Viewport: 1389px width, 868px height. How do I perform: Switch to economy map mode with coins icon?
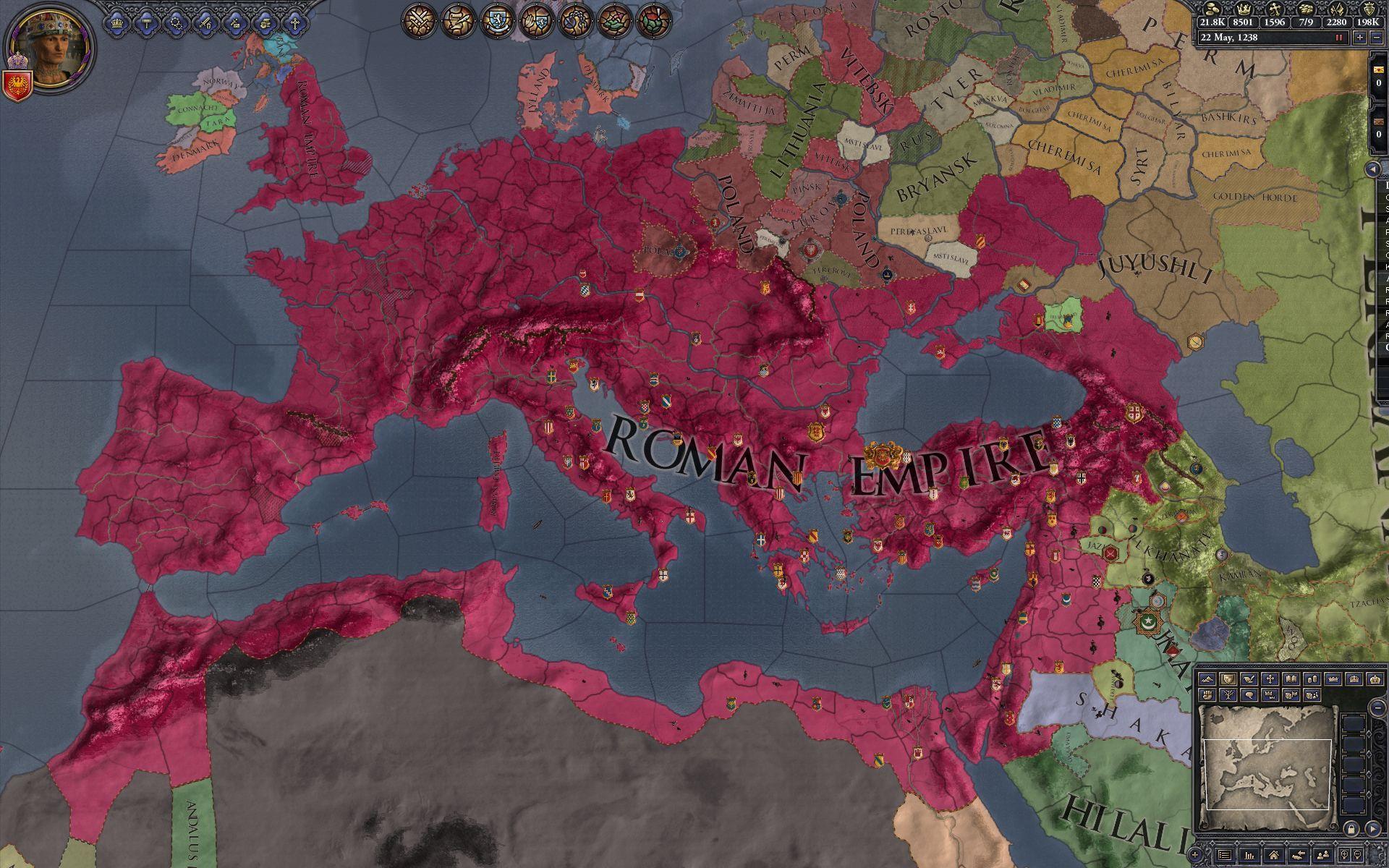[x=1312, y=678]
